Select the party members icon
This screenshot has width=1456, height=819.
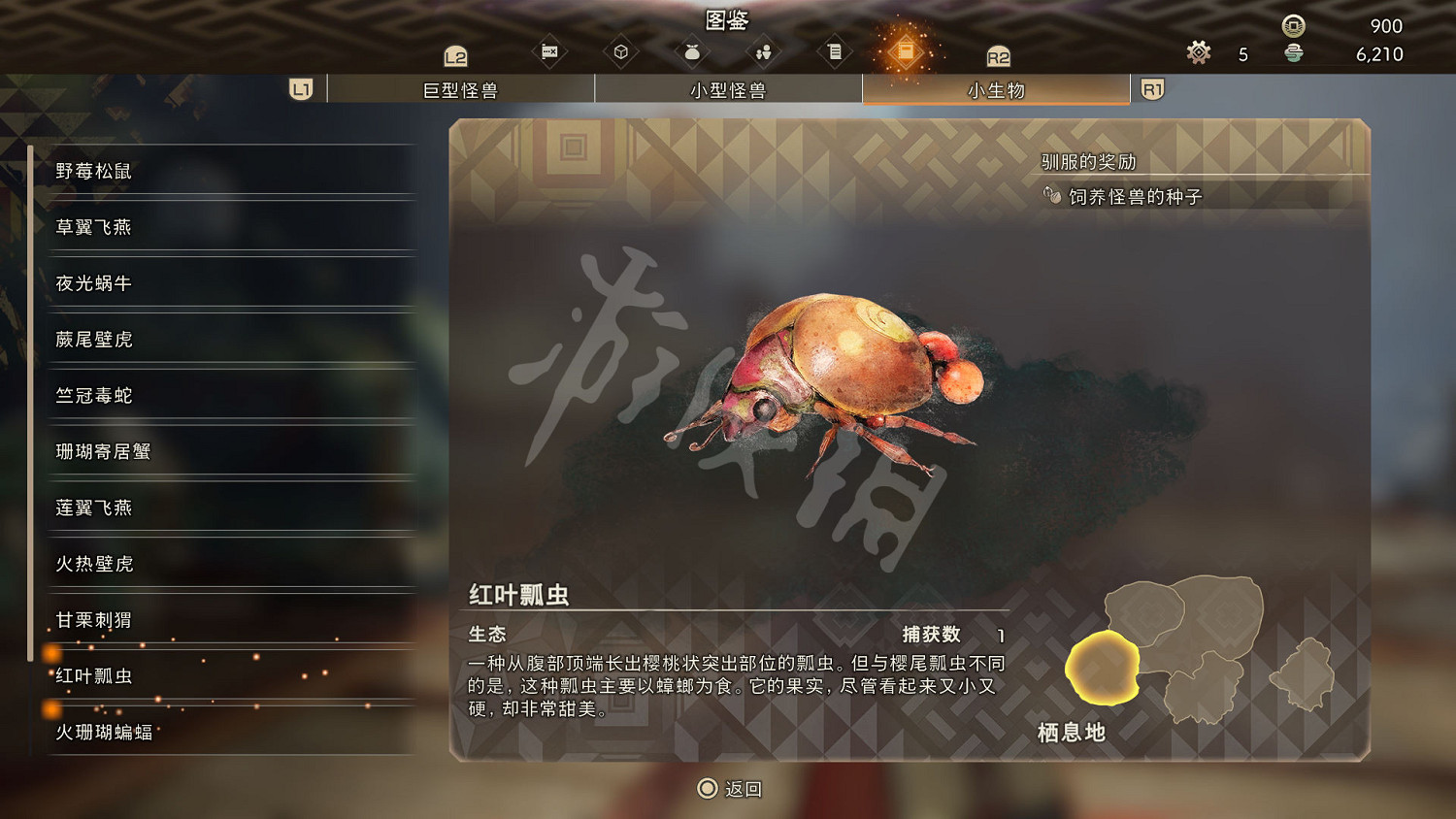(x=763, y=50)
